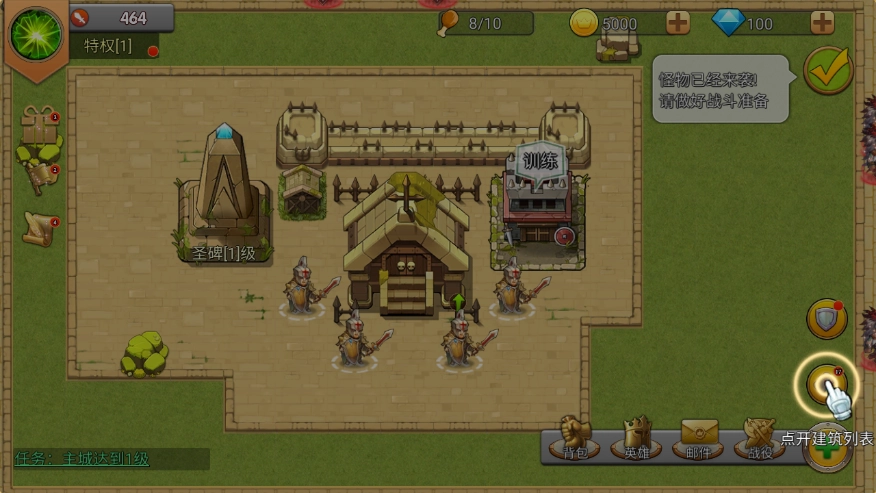This screenshot has width=876, height=493.
Task: Open the building list gold button
Action: click(x=825, y=383)
